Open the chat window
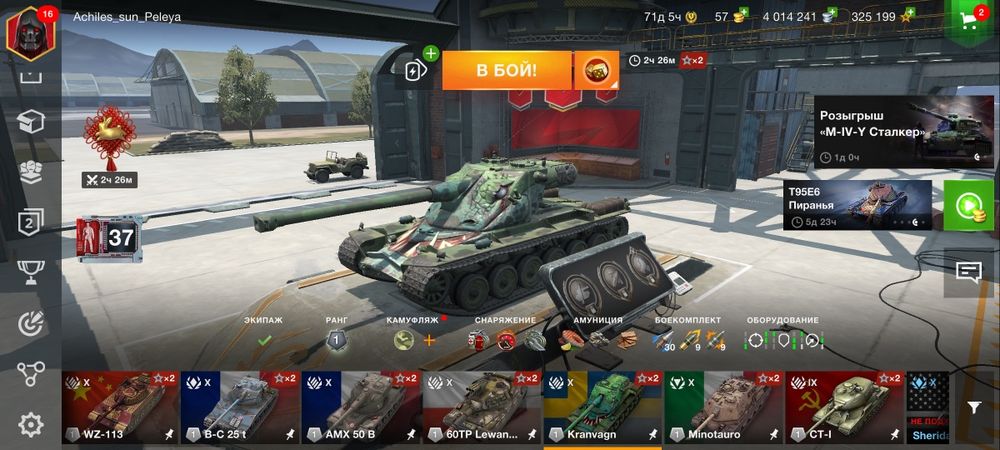This screenshot has height=450, width=1000. tap(968, 272)
